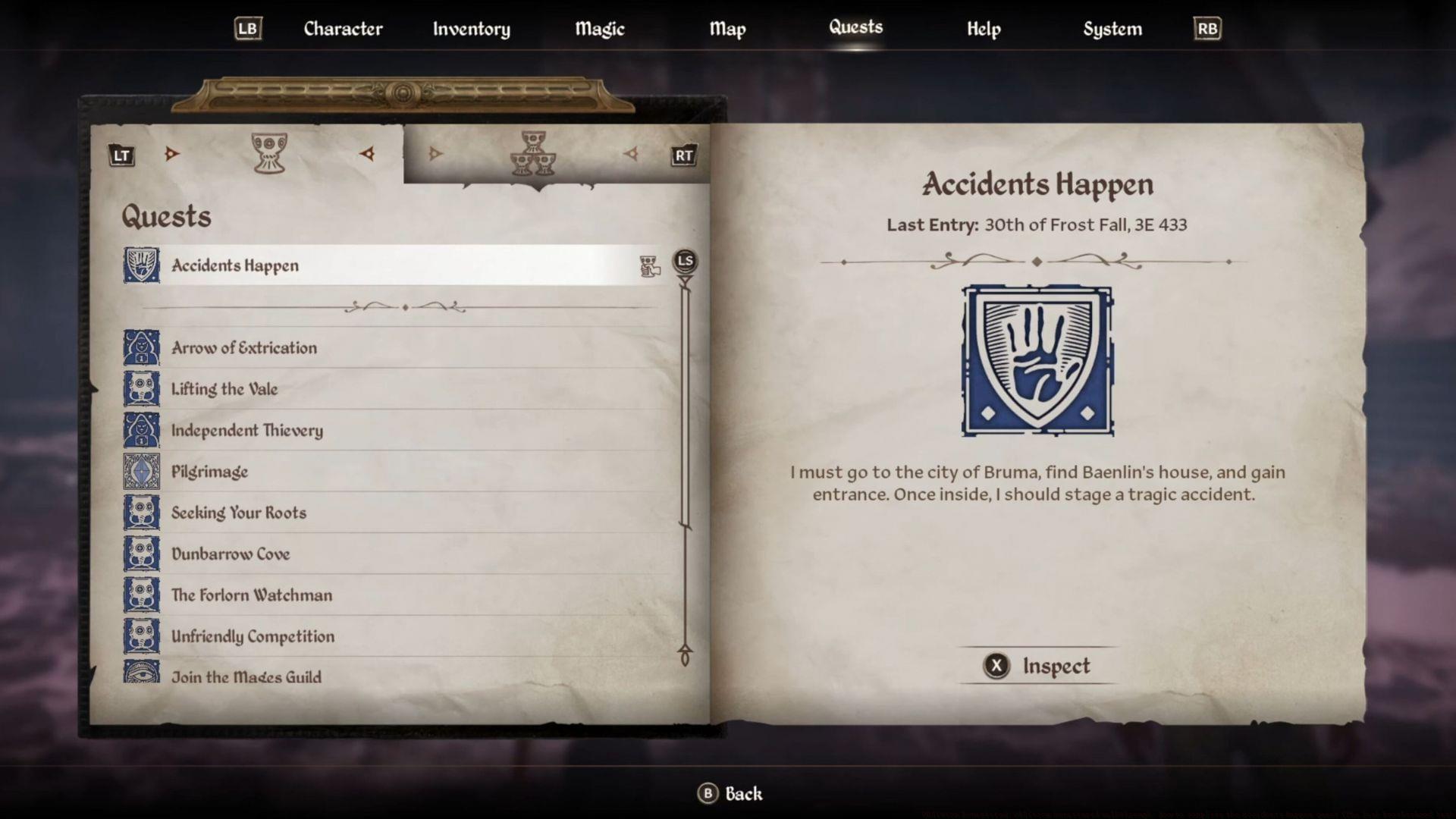The height and width of the screenshot is (819, 1456).
Task: Click the Thieves Guild icon next to Independent Thievery
Action: [x=141, y=430]
